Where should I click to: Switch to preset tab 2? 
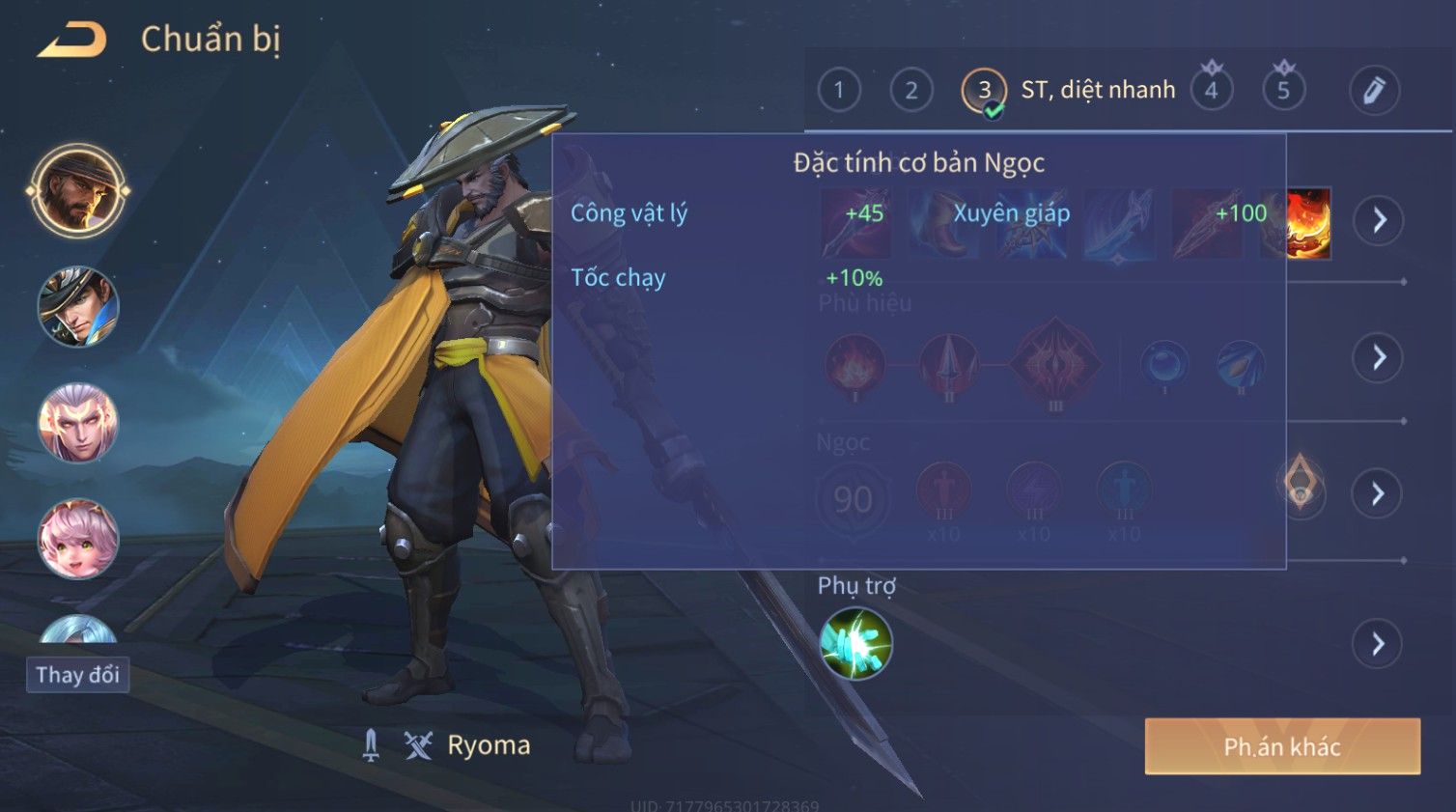coord(910,91)
